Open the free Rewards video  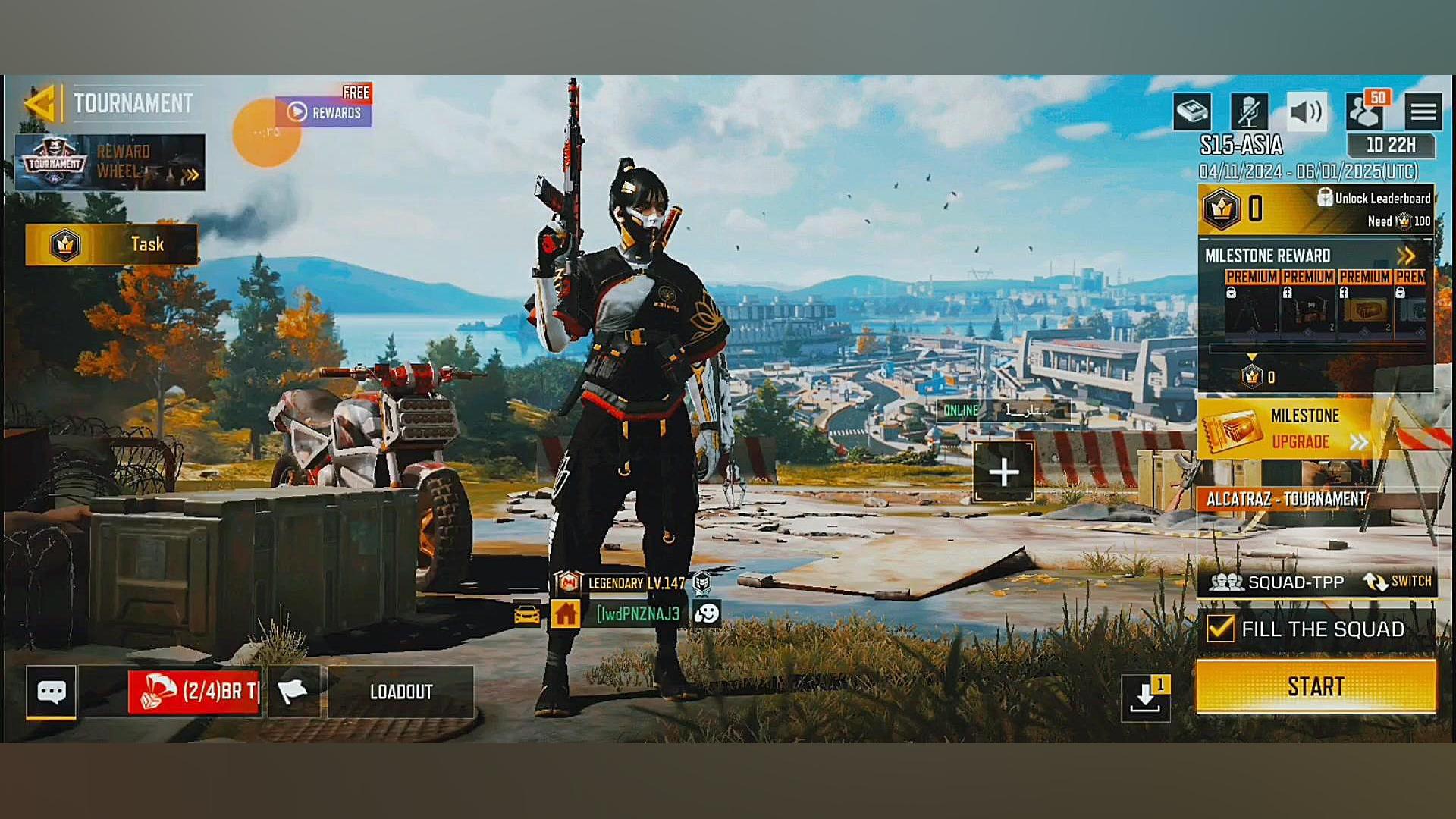point(324,112)
